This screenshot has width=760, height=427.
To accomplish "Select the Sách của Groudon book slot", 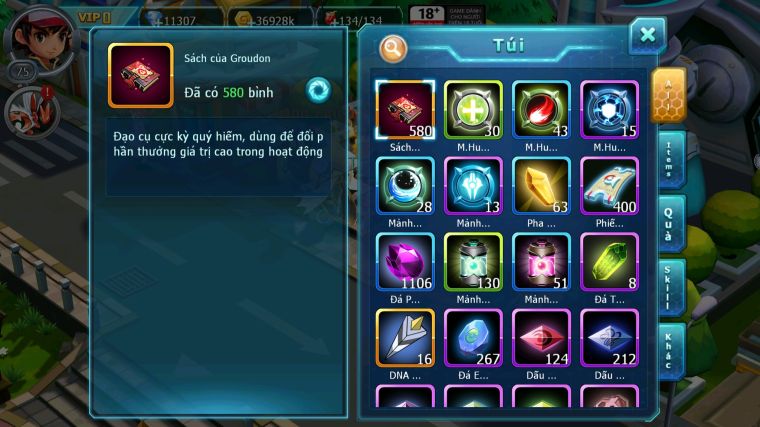I will tap(405, 109).
